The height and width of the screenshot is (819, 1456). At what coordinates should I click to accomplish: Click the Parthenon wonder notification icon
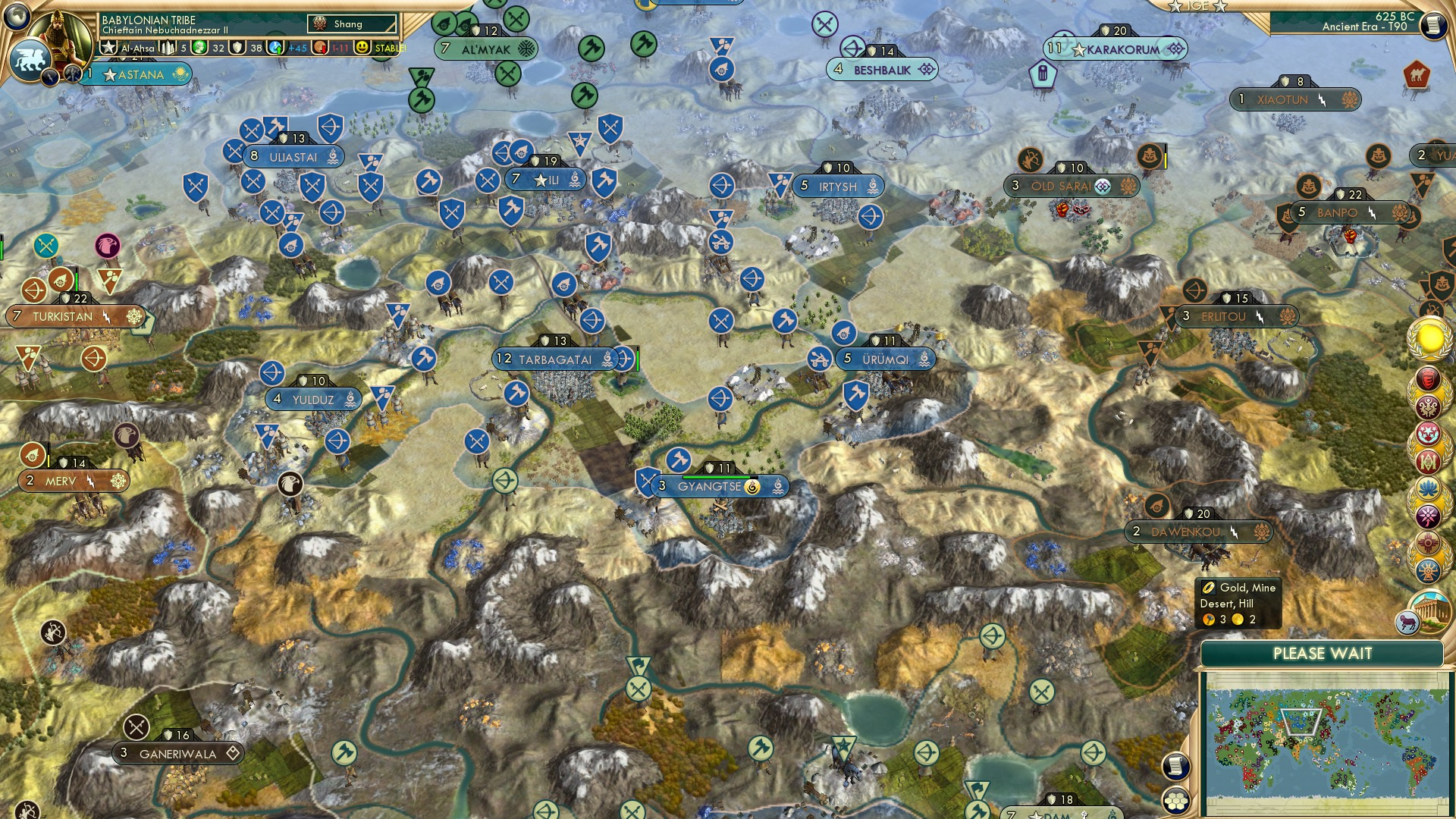1431,612
